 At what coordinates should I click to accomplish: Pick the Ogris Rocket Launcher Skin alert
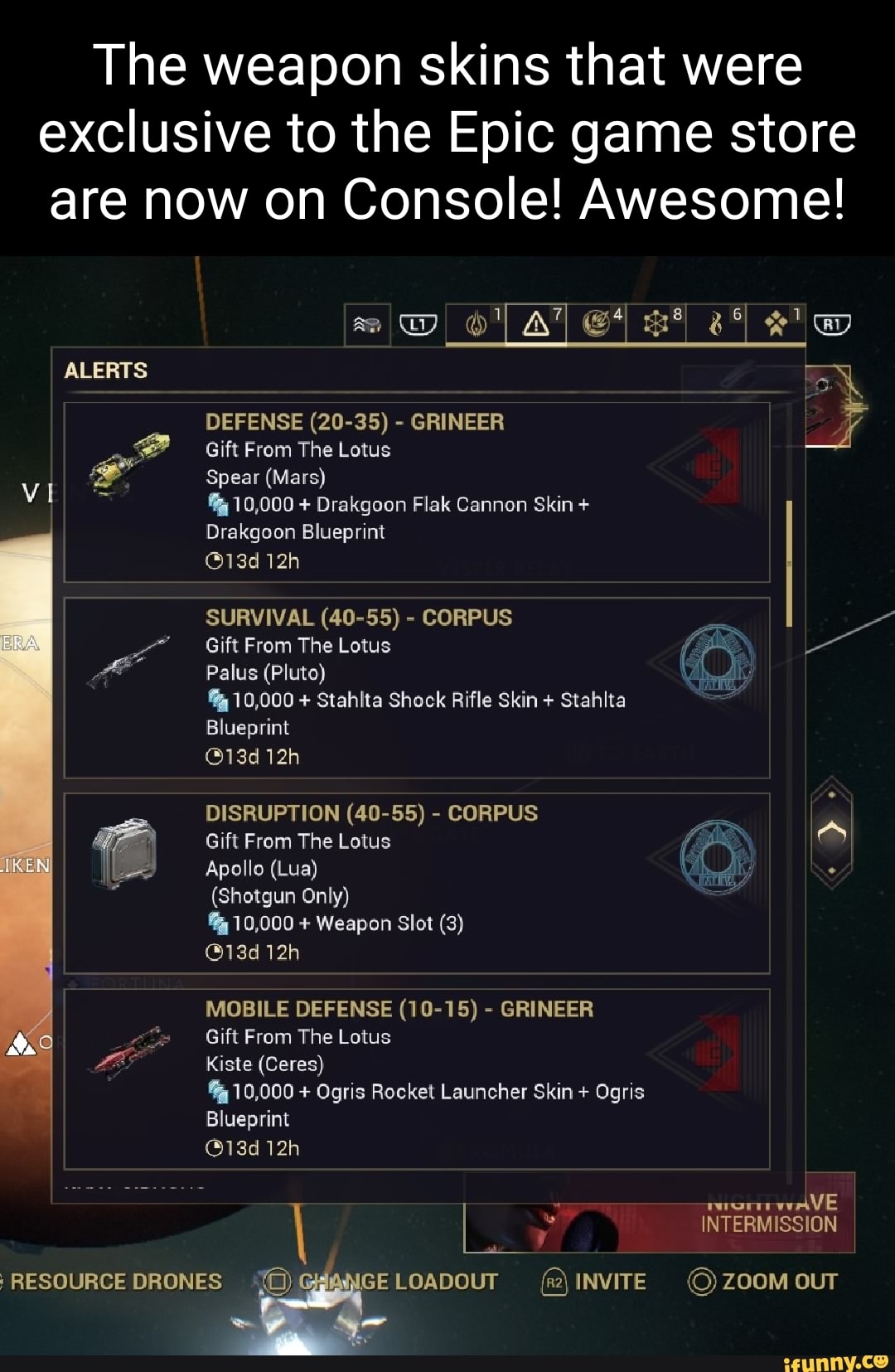tap(417, 1079)
